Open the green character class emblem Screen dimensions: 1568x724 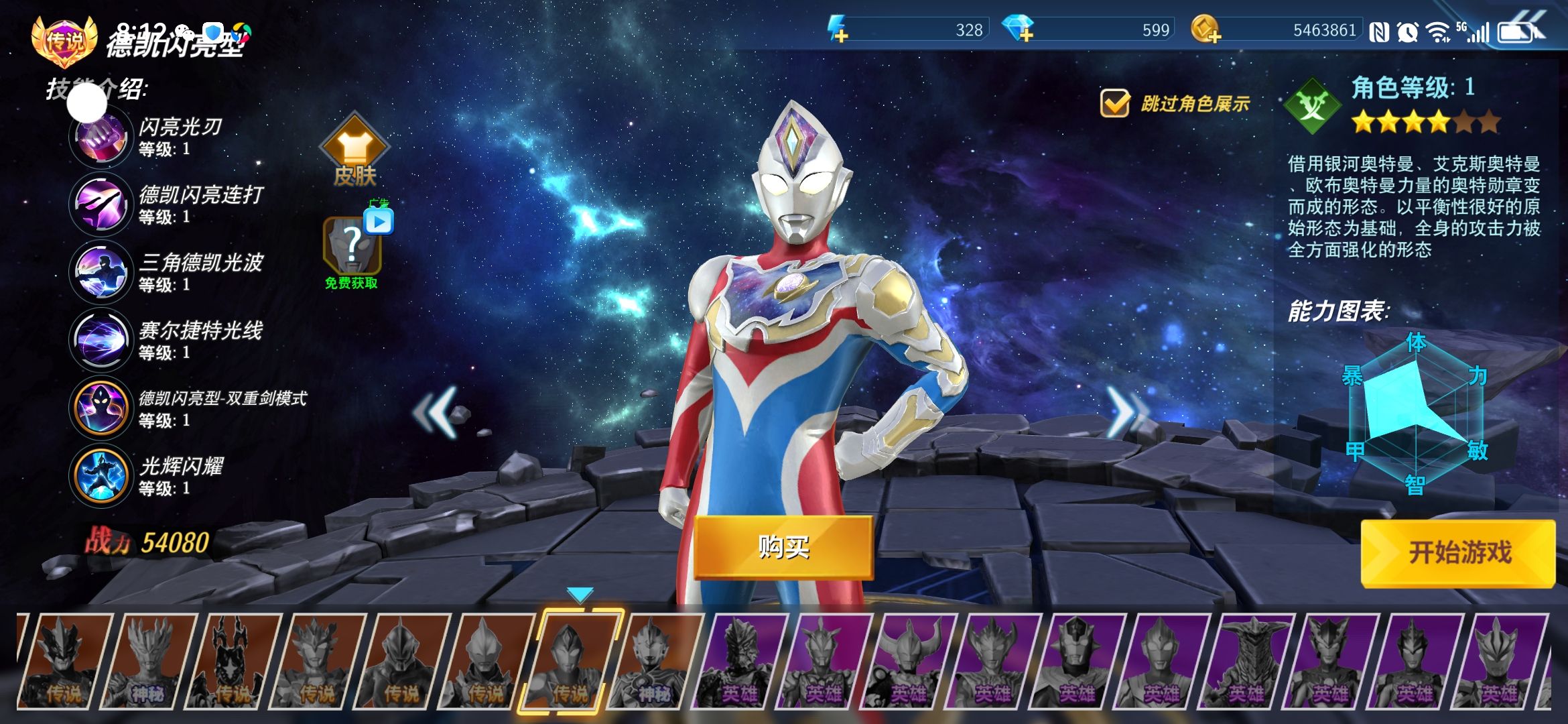click(1312, 107)
